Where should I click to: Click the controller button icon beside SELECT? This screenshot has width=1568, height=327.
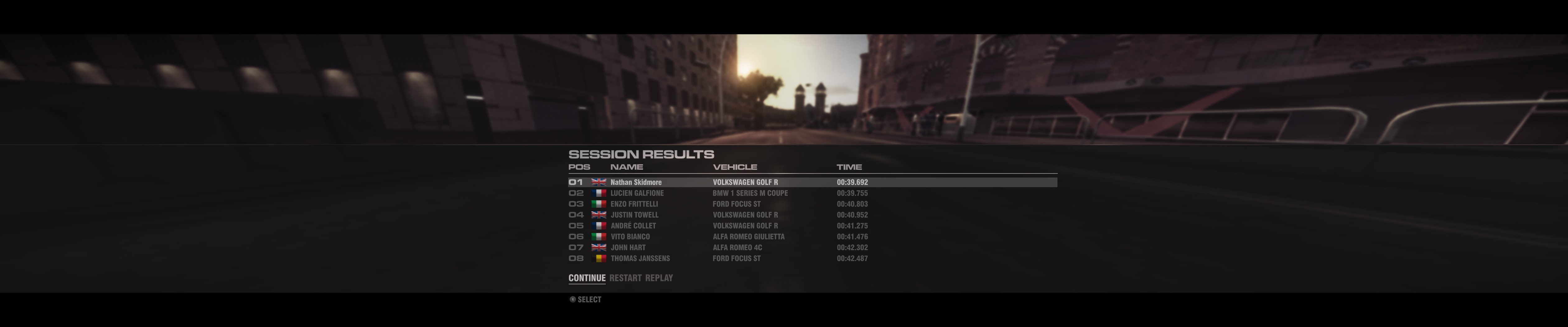[573, 299]
